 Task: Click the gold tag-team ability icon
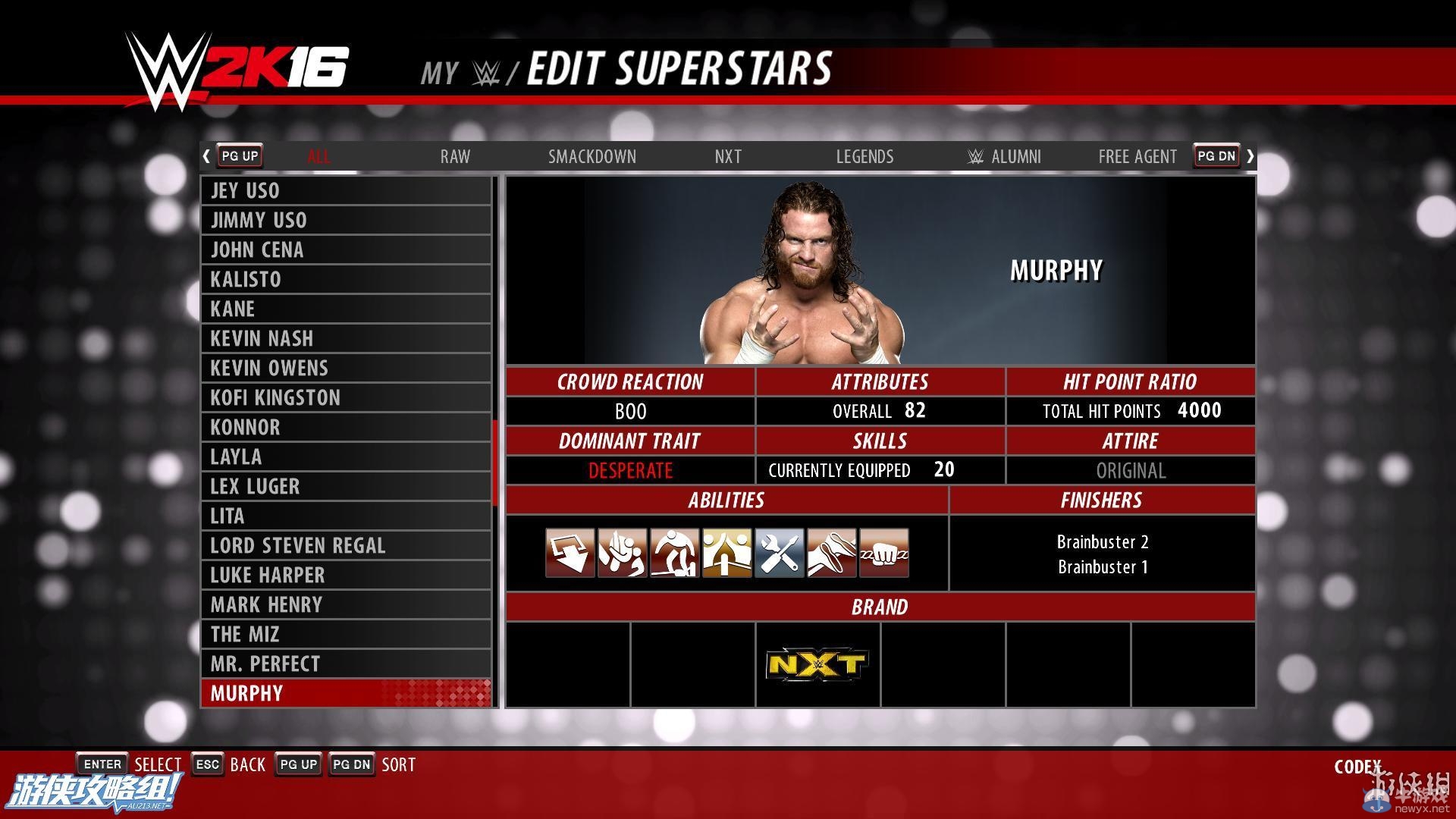pyautogui.click(x=726, y=553)
